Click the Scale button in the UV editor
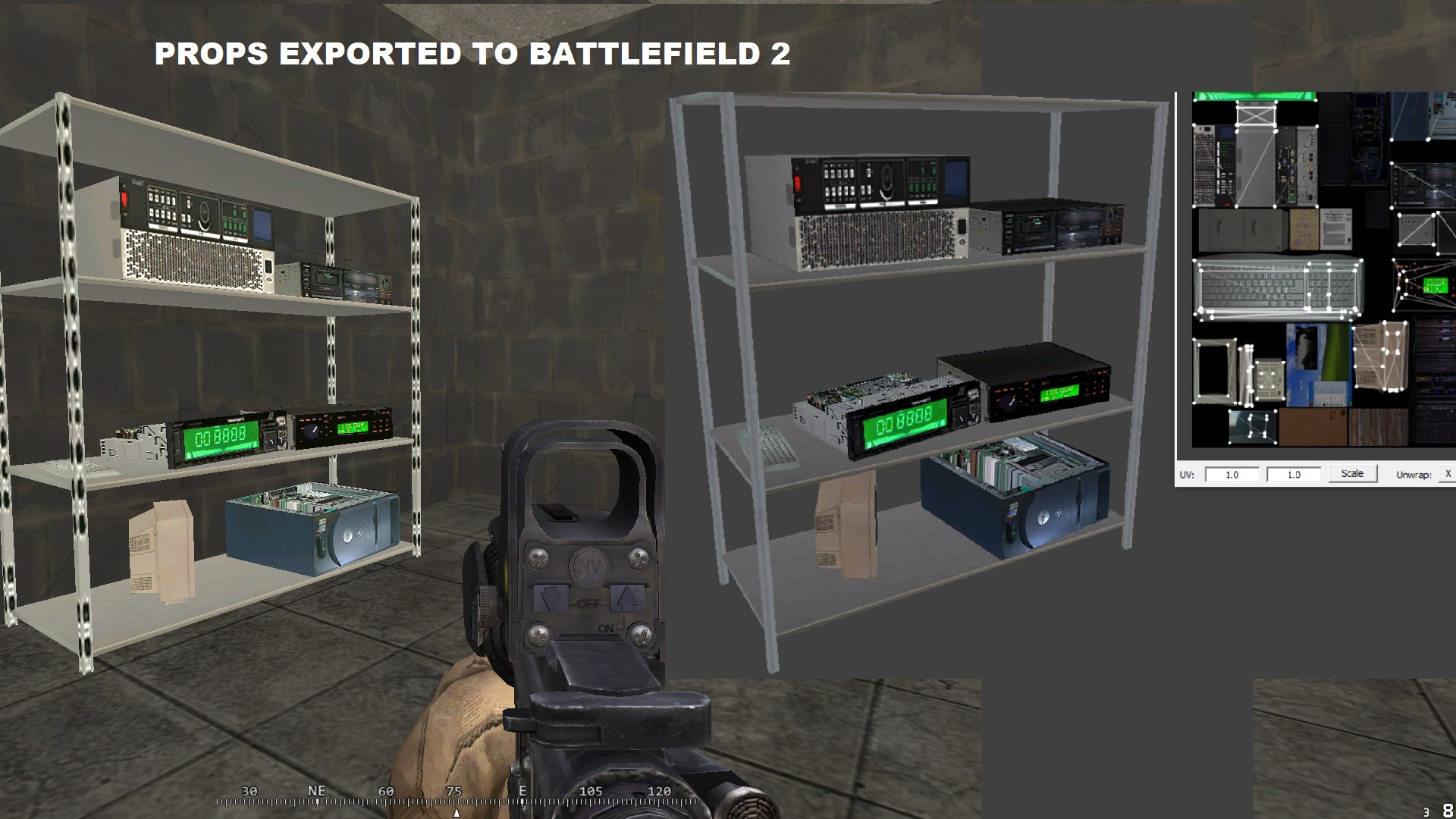The image size is (1456, 819). point(1352,474)
